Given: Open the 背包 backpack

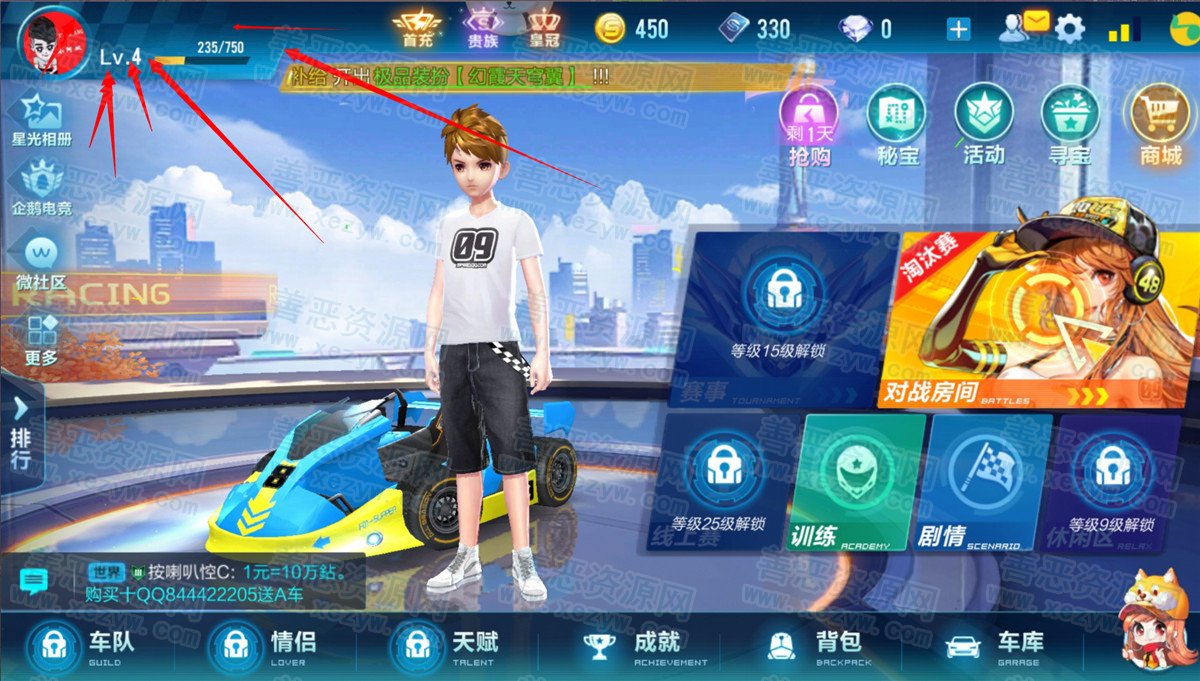Looking at the screenshot, I should coord(812,646).
